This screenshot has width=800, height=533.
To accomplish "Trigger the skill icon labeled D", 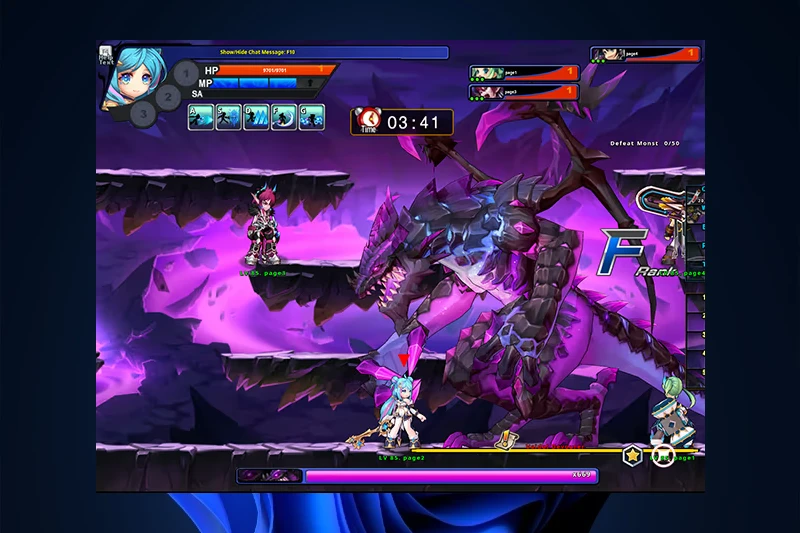I will coord(257,117).
